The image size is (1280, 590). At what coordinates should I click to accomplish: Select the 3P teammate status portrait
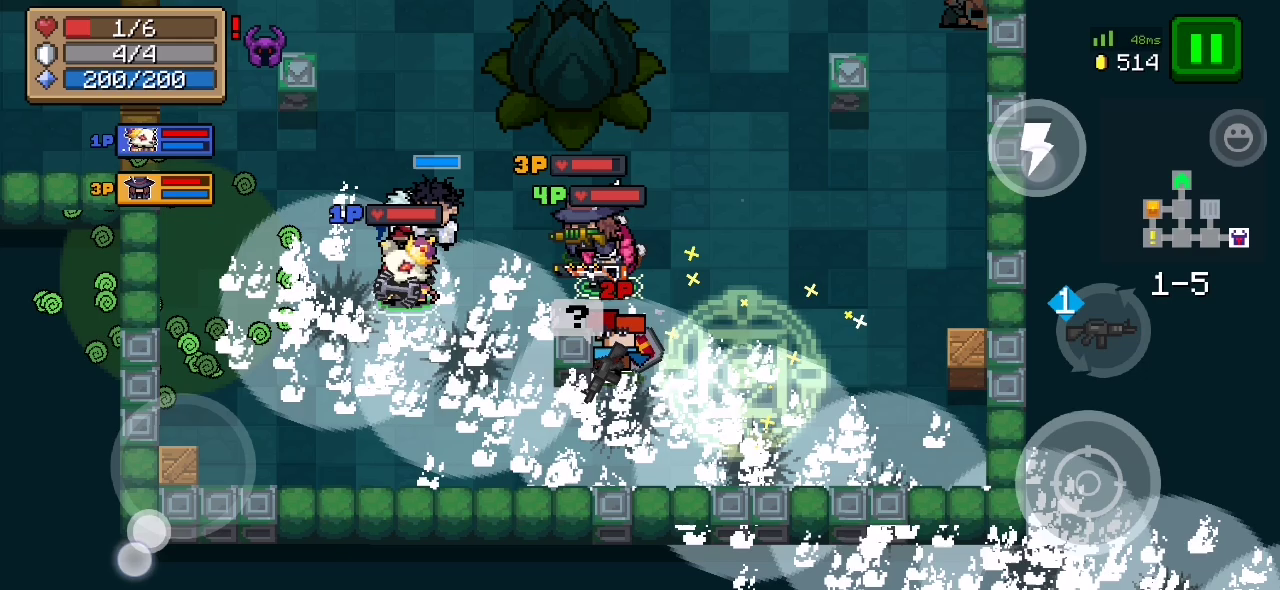[165, 188]
